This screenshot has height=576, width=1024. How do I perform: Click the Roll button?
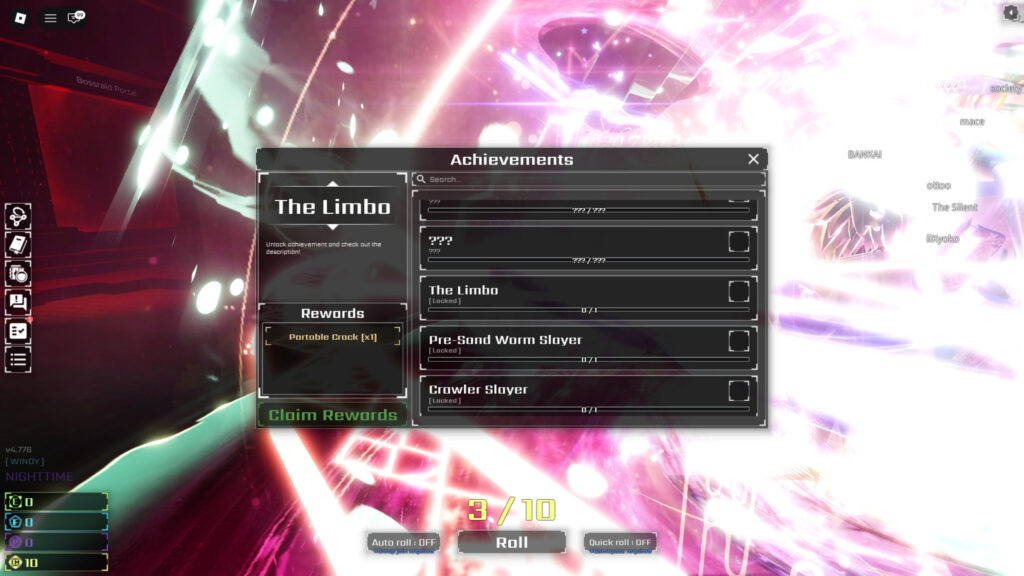click(511, 542)
